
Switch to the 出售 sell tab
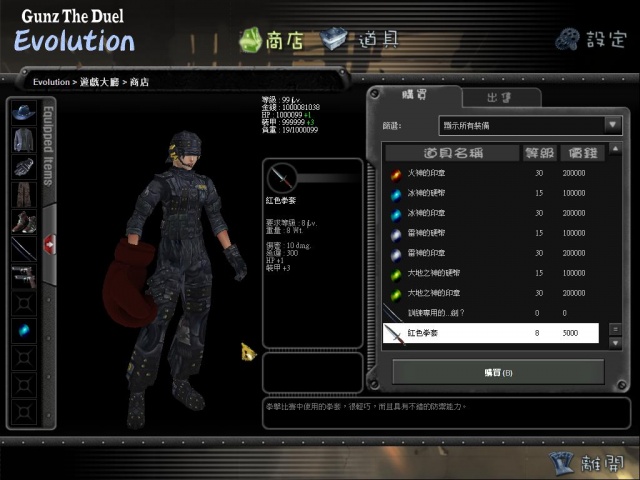point(500,97)
